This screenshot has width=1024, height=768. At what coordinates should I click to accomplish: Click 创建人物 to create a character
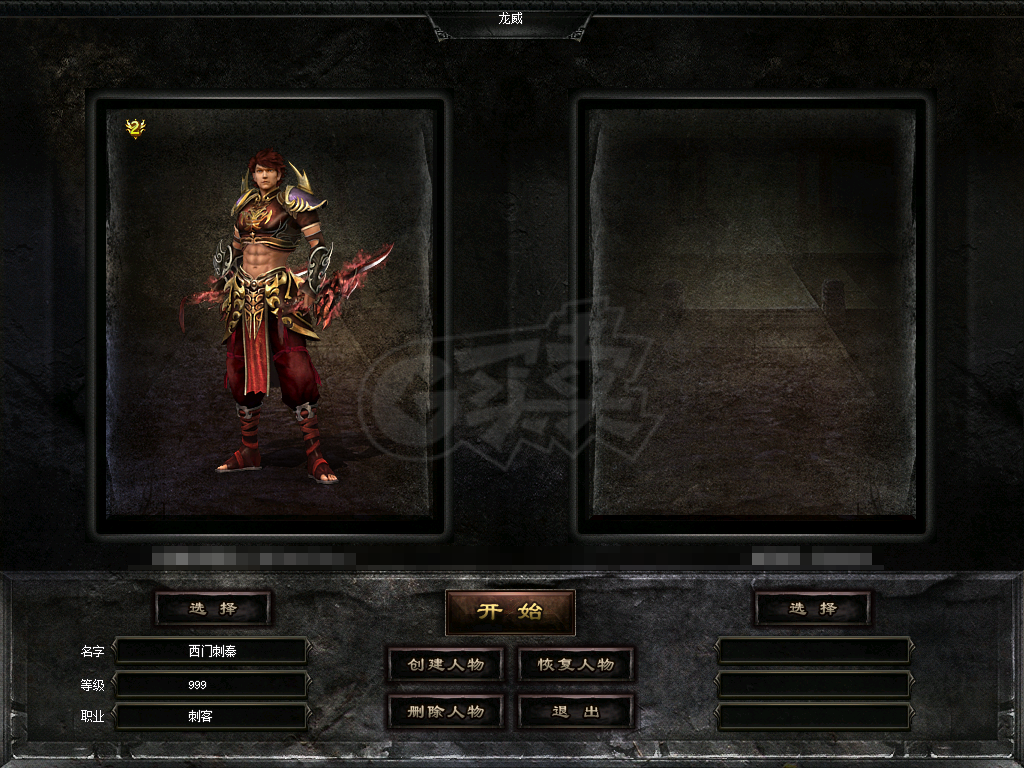click(445, 665)
